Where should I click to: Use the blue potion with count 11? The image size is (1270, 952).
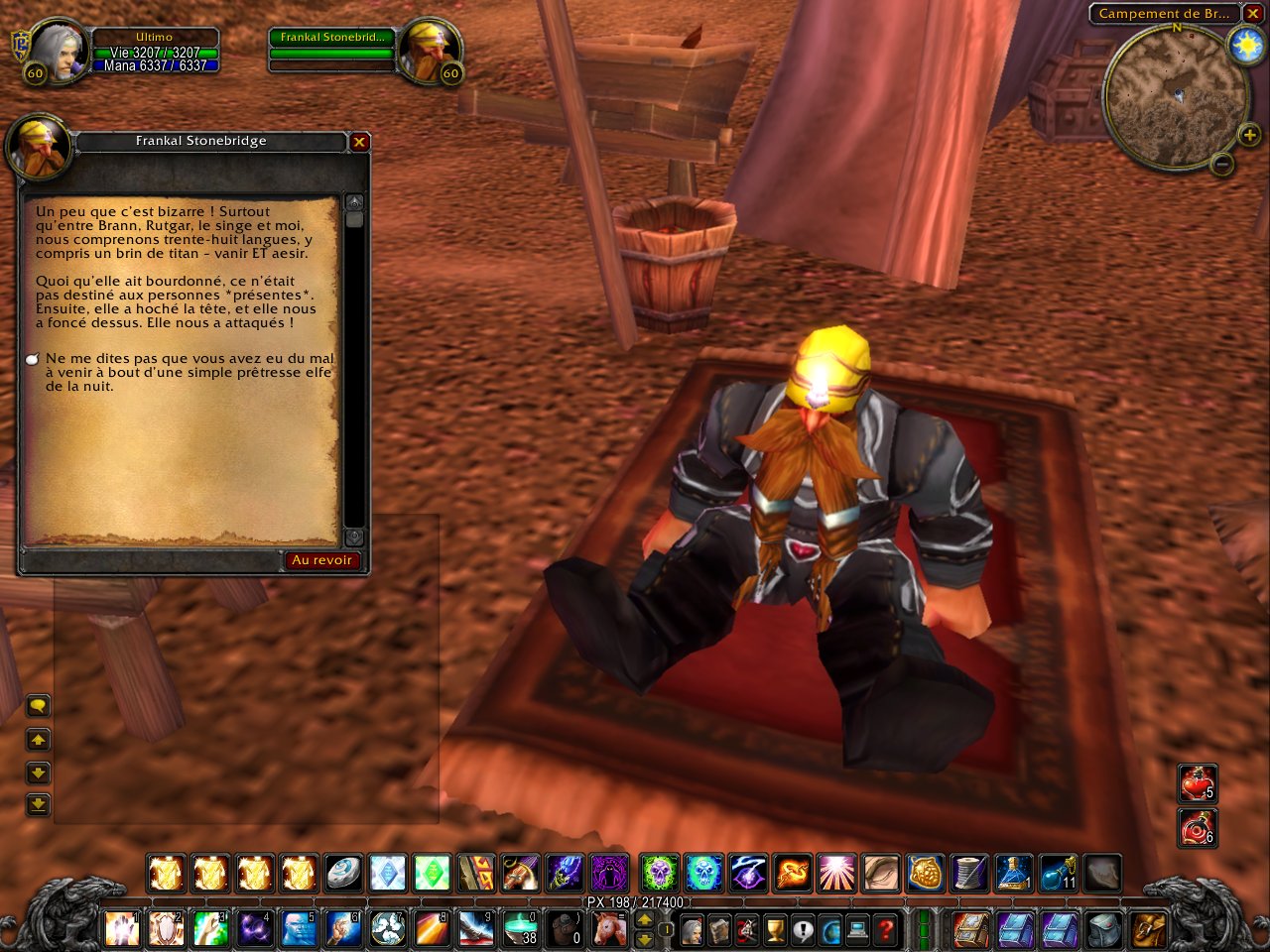tap(1059, 874)
